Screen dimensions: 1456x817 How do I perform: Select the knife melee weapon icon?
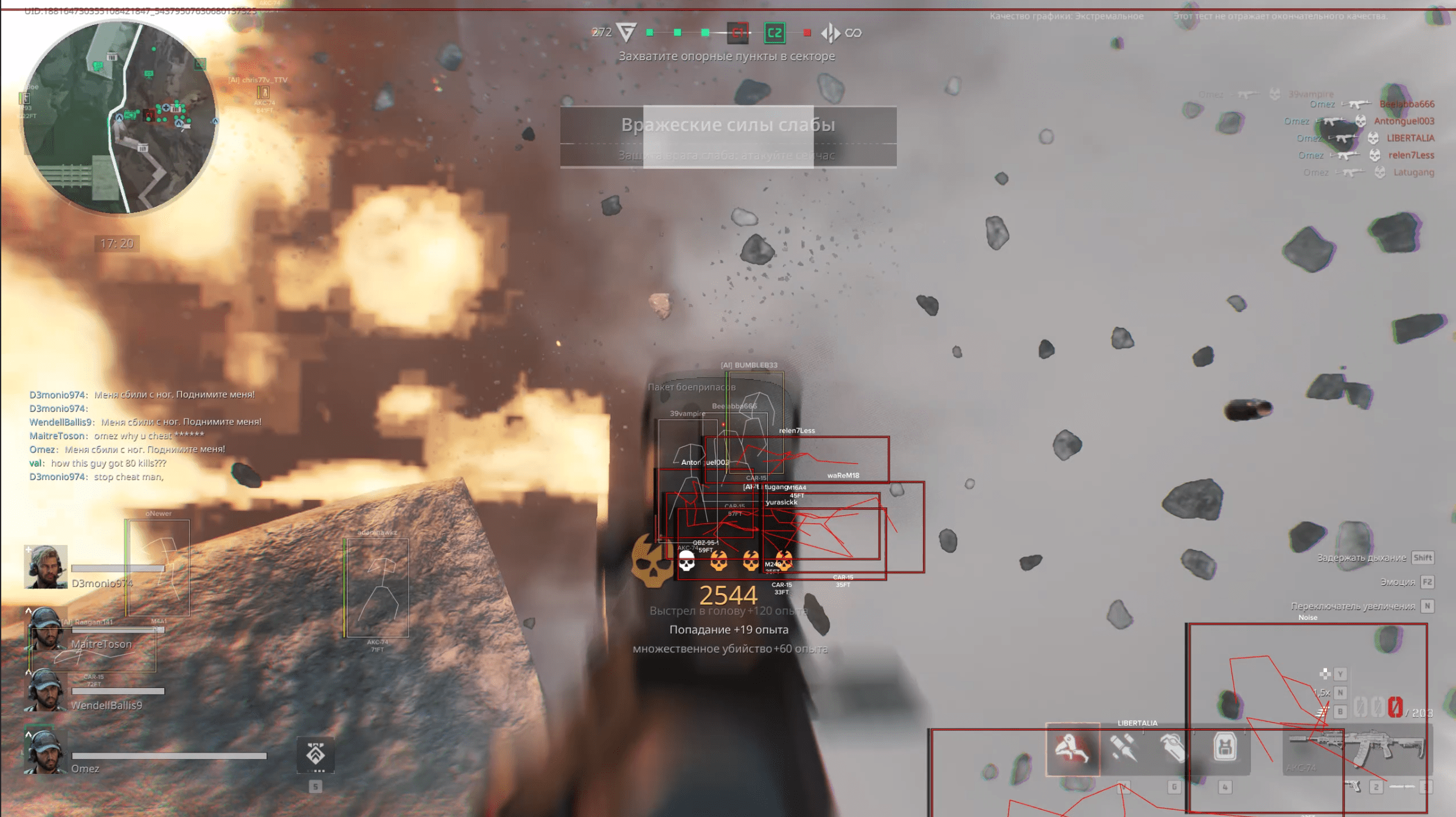(x=1402, y=787)
